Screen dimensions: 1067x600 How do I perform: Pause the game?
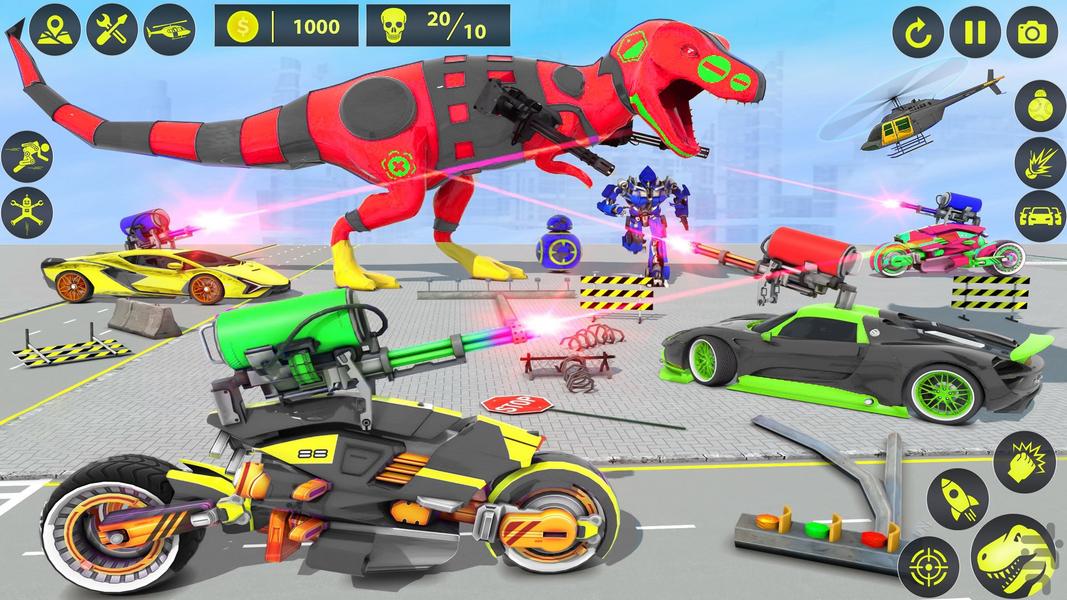pyautogui.click(x=973, y=31)
